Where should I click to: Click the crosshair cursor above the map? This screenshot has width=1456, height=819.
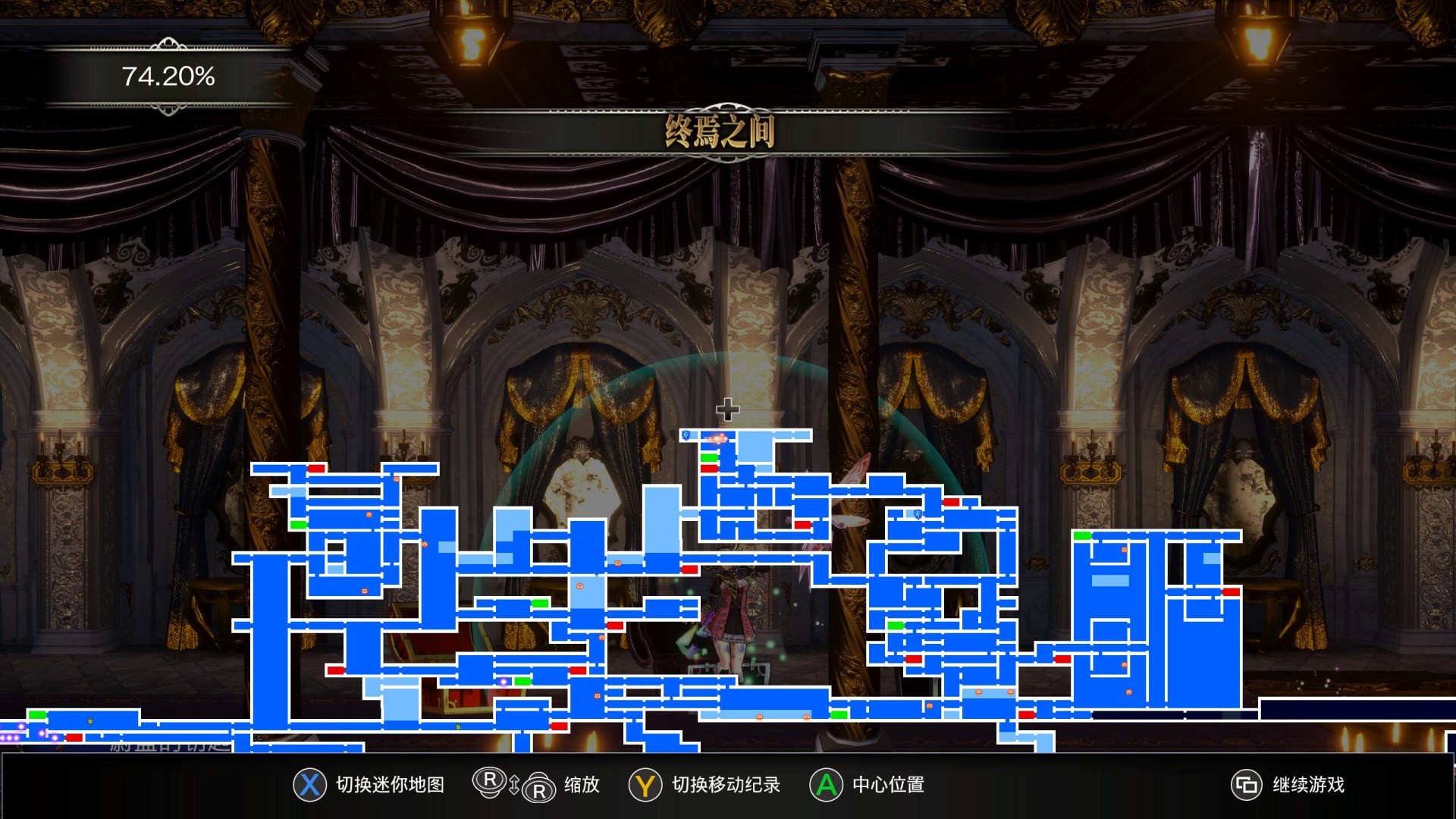tap(727, 409)
